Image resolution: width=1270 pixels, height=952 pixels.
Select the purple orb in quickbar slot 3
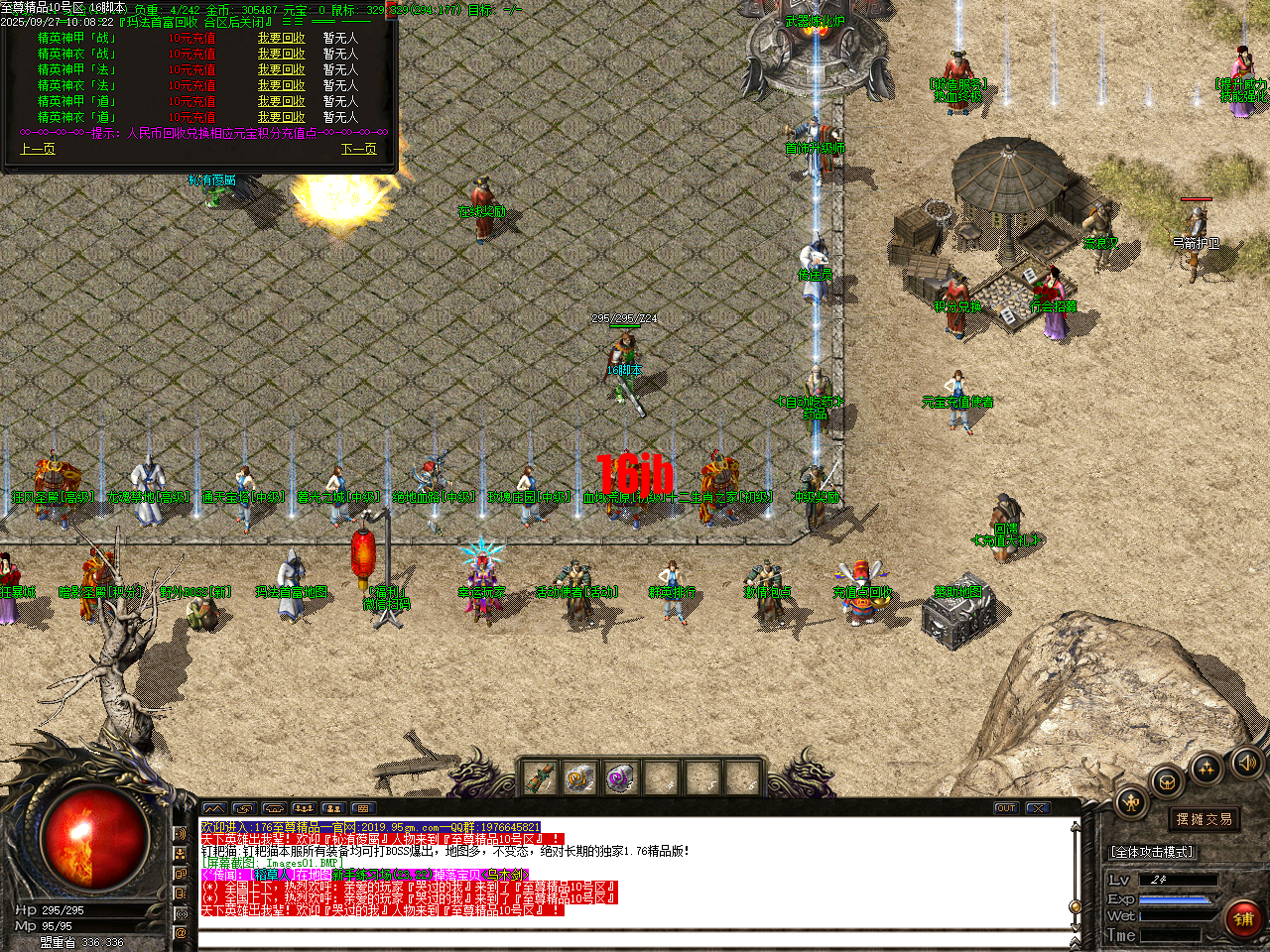click(619, 775)
